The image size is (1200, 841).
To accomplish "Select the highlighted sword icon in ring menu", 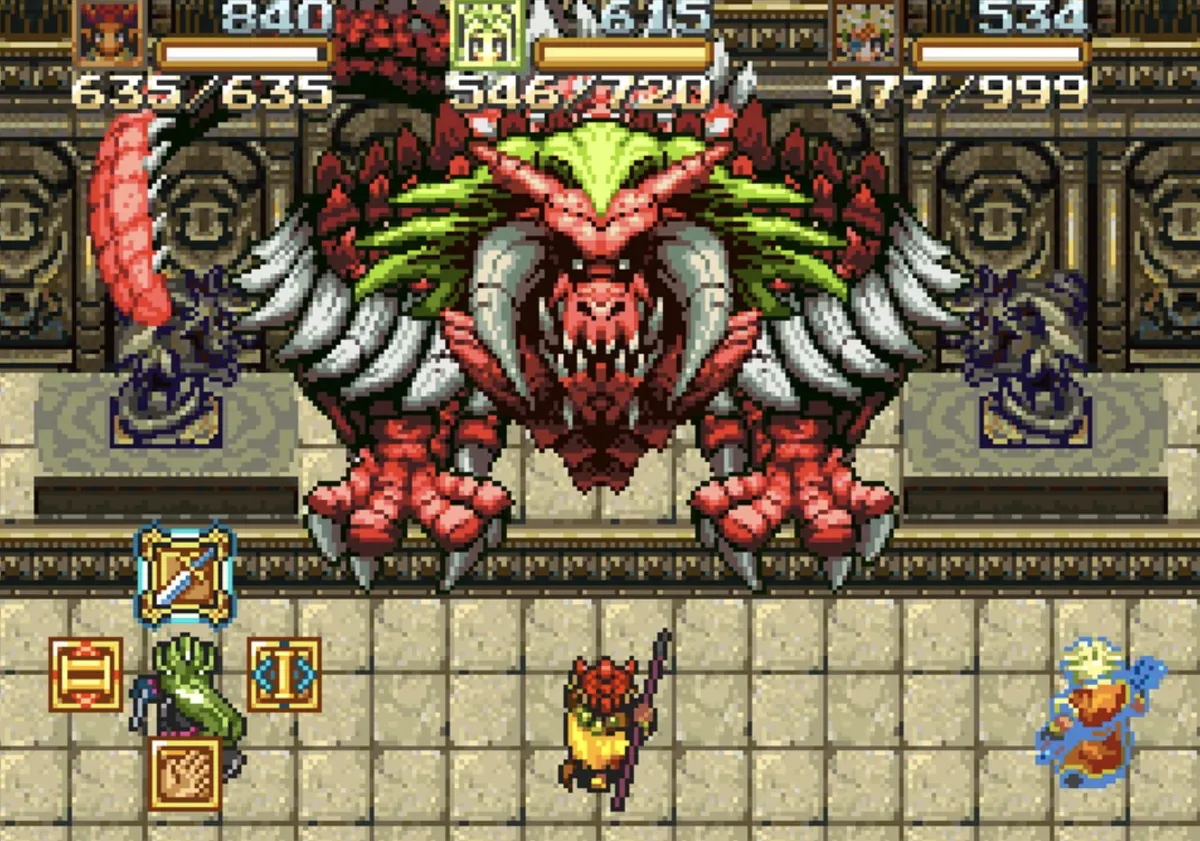I will point(185,575).
